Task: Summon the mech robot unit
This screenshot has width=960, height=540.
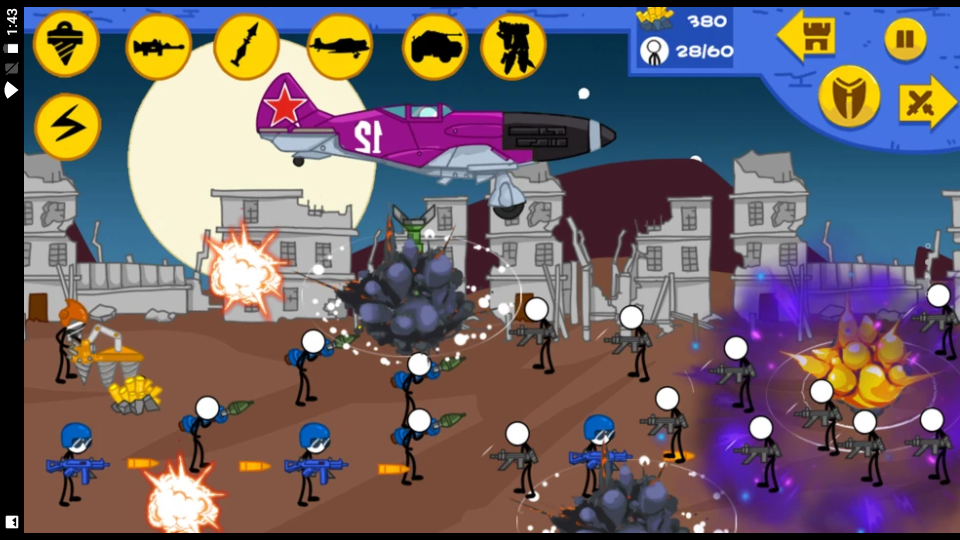Action: click(x=513, y=47)
